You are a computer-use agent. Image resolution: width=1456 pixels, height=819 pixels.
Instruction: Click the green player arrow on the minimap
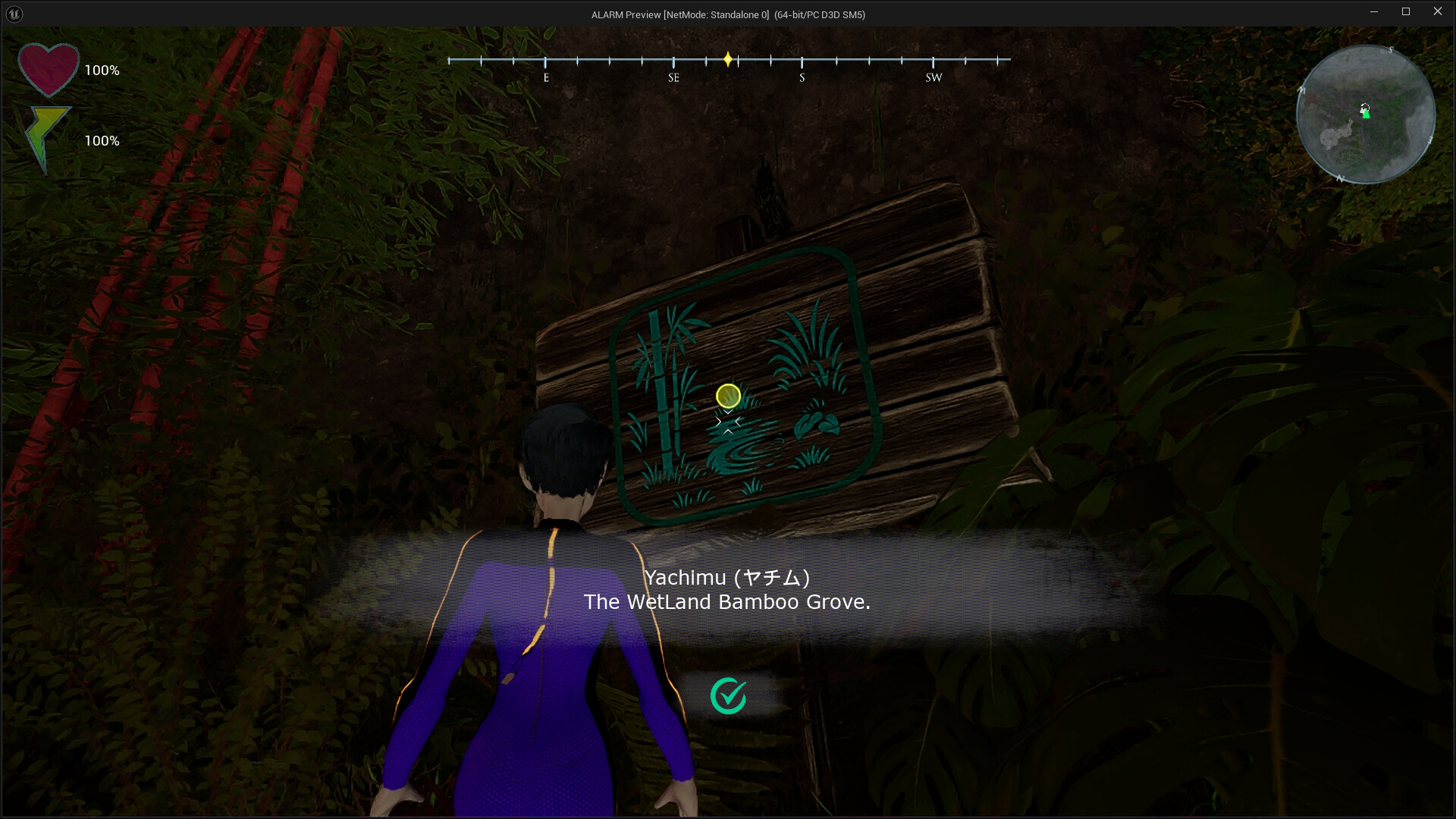point(1366,114)
